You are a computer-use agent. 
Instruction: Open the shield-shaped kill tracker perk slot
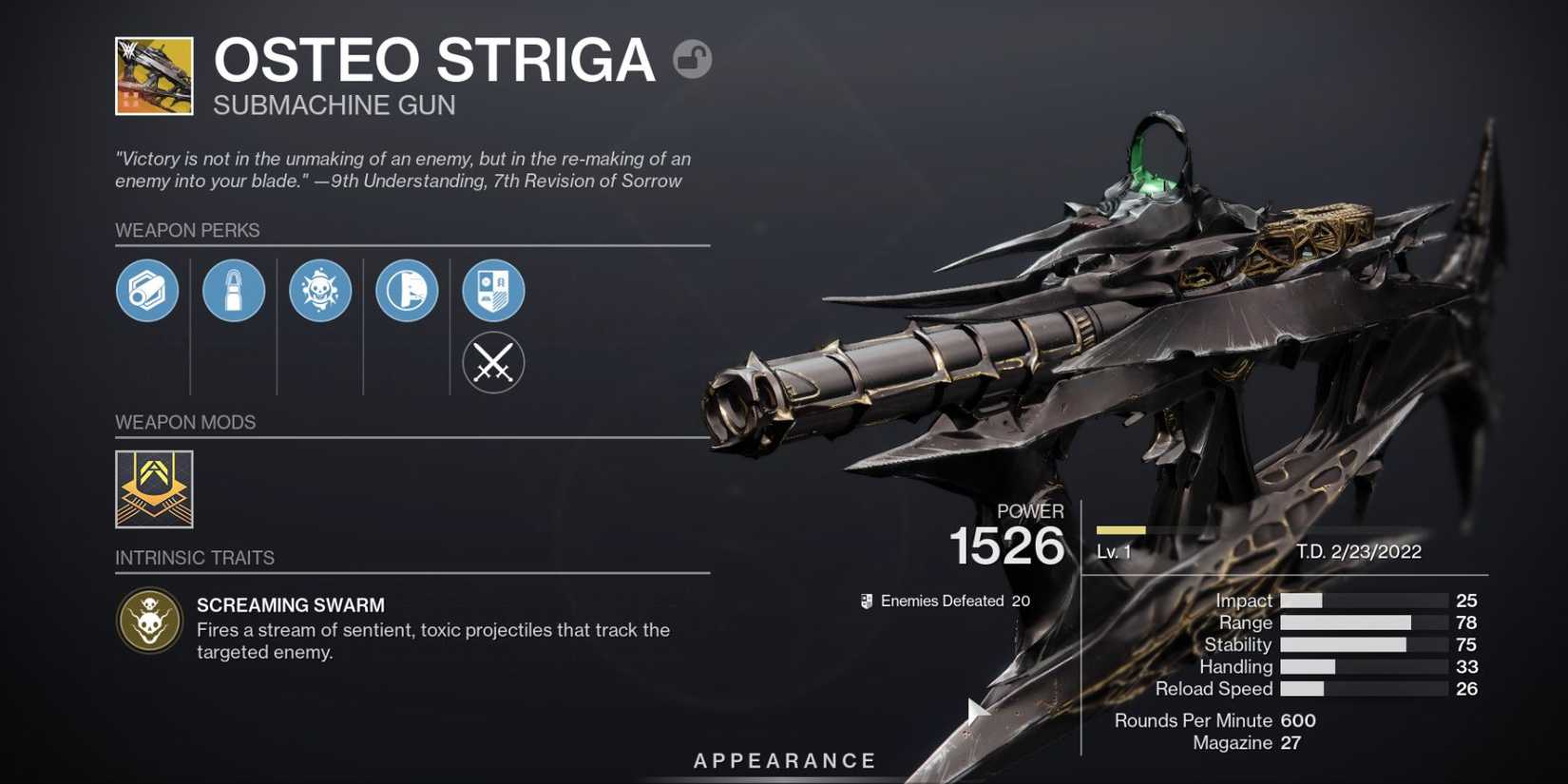[492, 291]
